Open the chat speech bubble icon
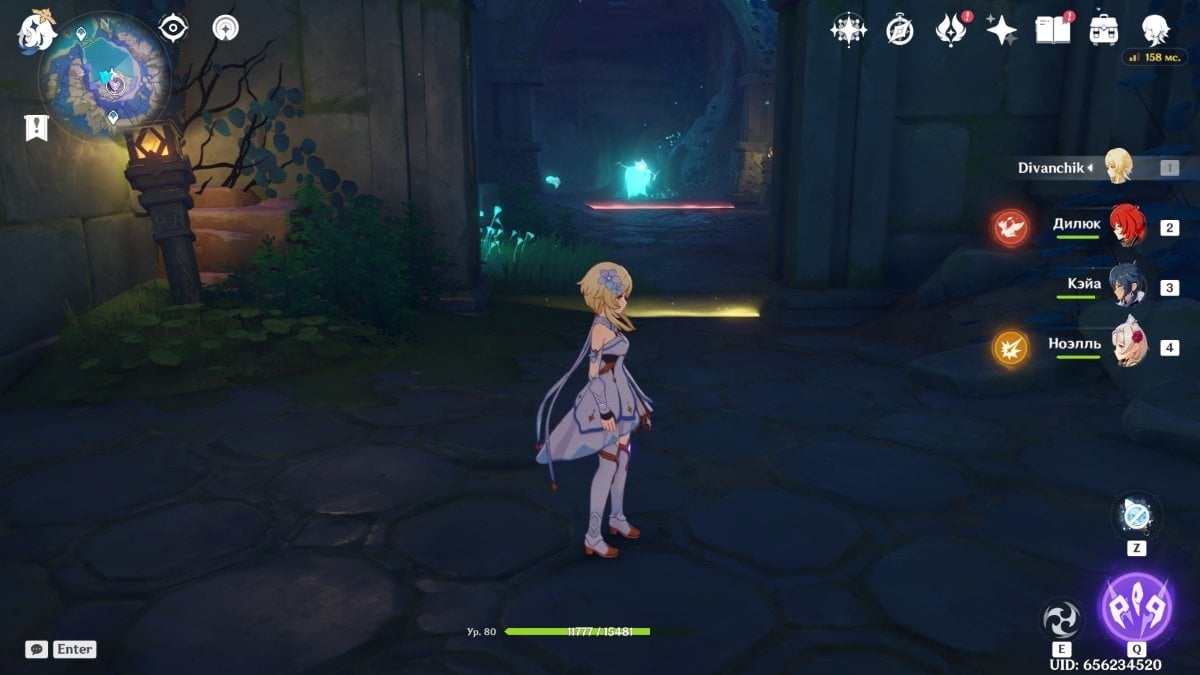The image size is (1200, 675). (x=36, y=649)
